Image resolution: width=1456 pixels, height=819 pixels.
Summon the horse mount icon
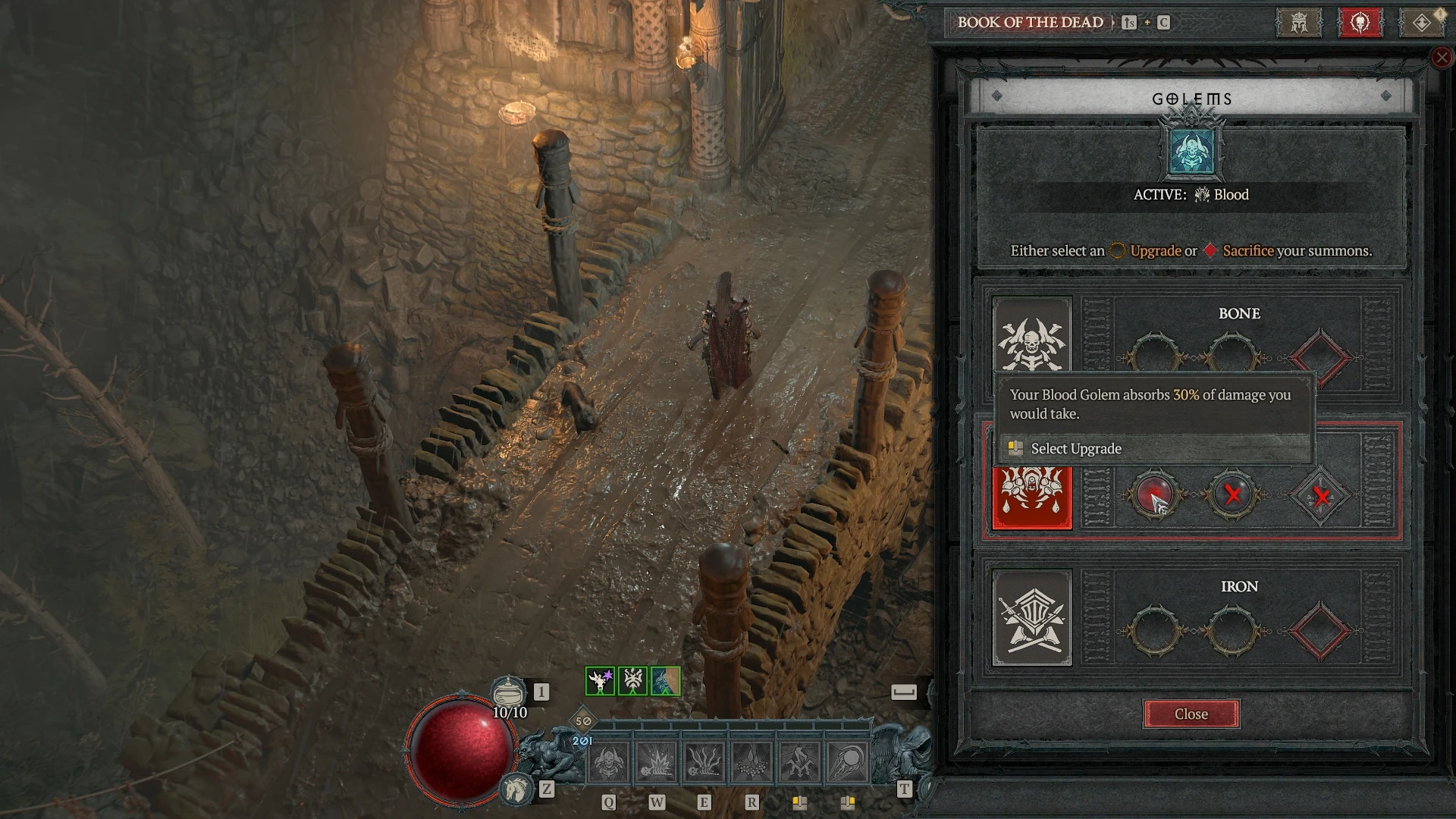(516, 789)
